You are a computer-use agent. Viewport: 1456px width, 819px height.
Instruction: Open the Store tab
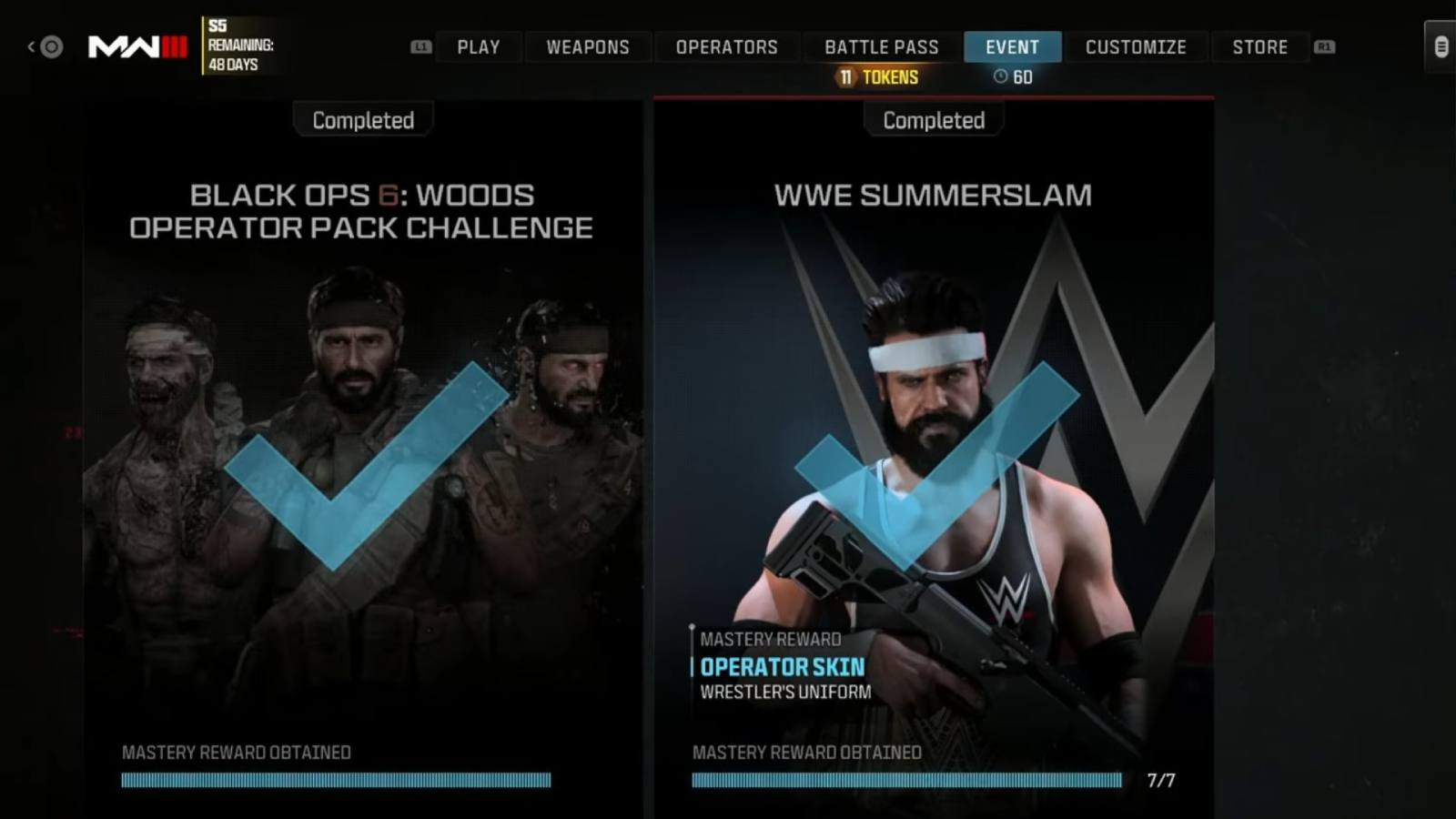1260,46
